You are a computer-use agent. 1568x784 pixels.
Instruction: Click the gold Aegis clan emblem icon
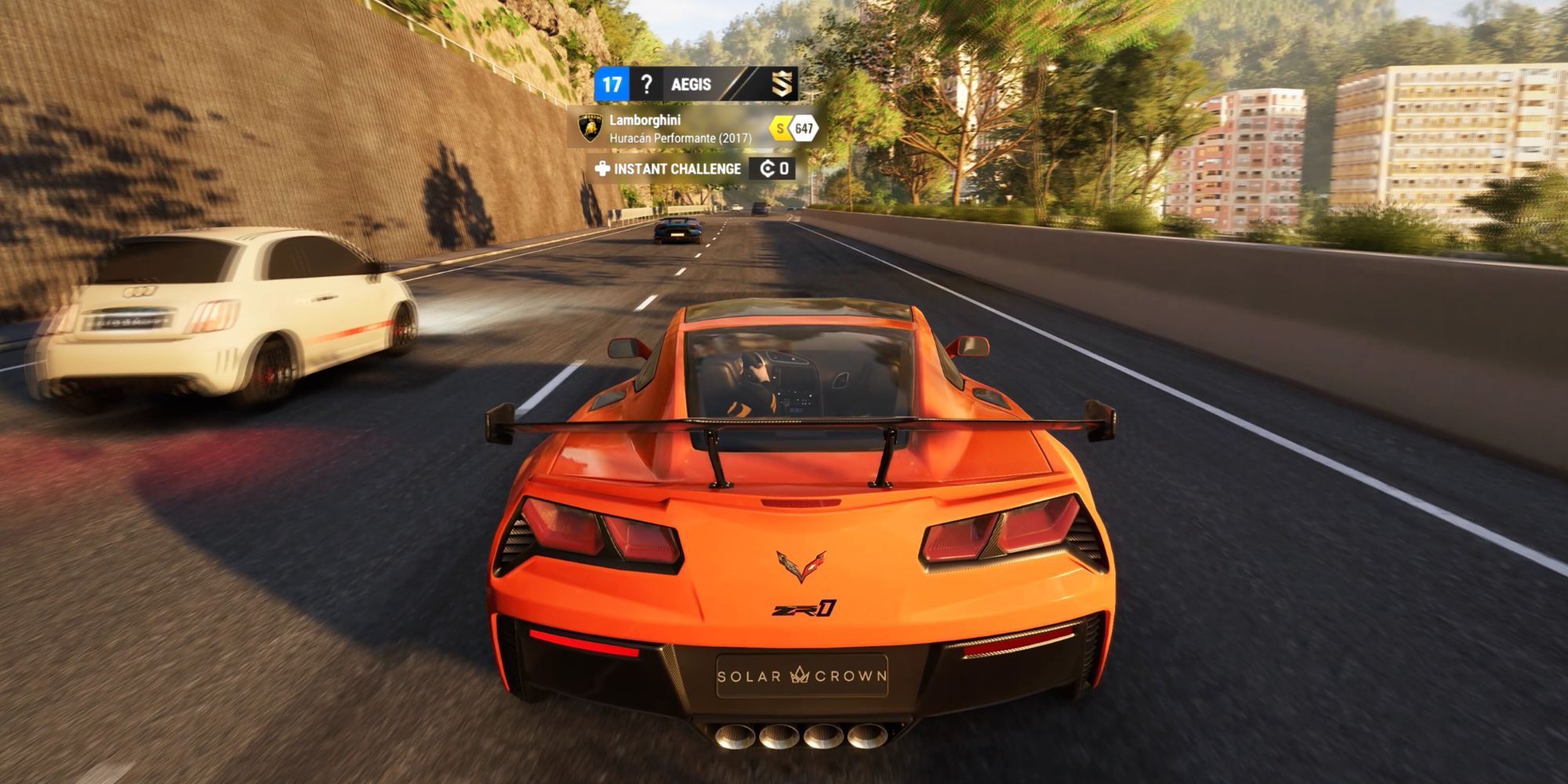coord(783,85)
